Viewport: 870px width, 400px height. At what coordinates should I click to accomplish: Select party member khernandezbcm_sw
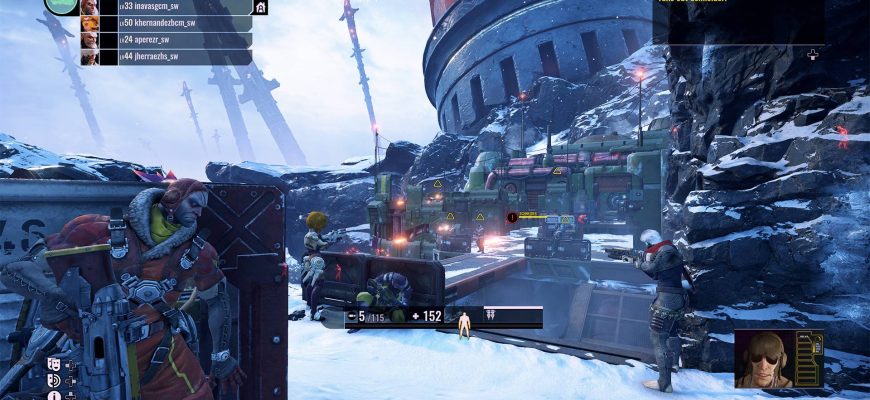160,23
